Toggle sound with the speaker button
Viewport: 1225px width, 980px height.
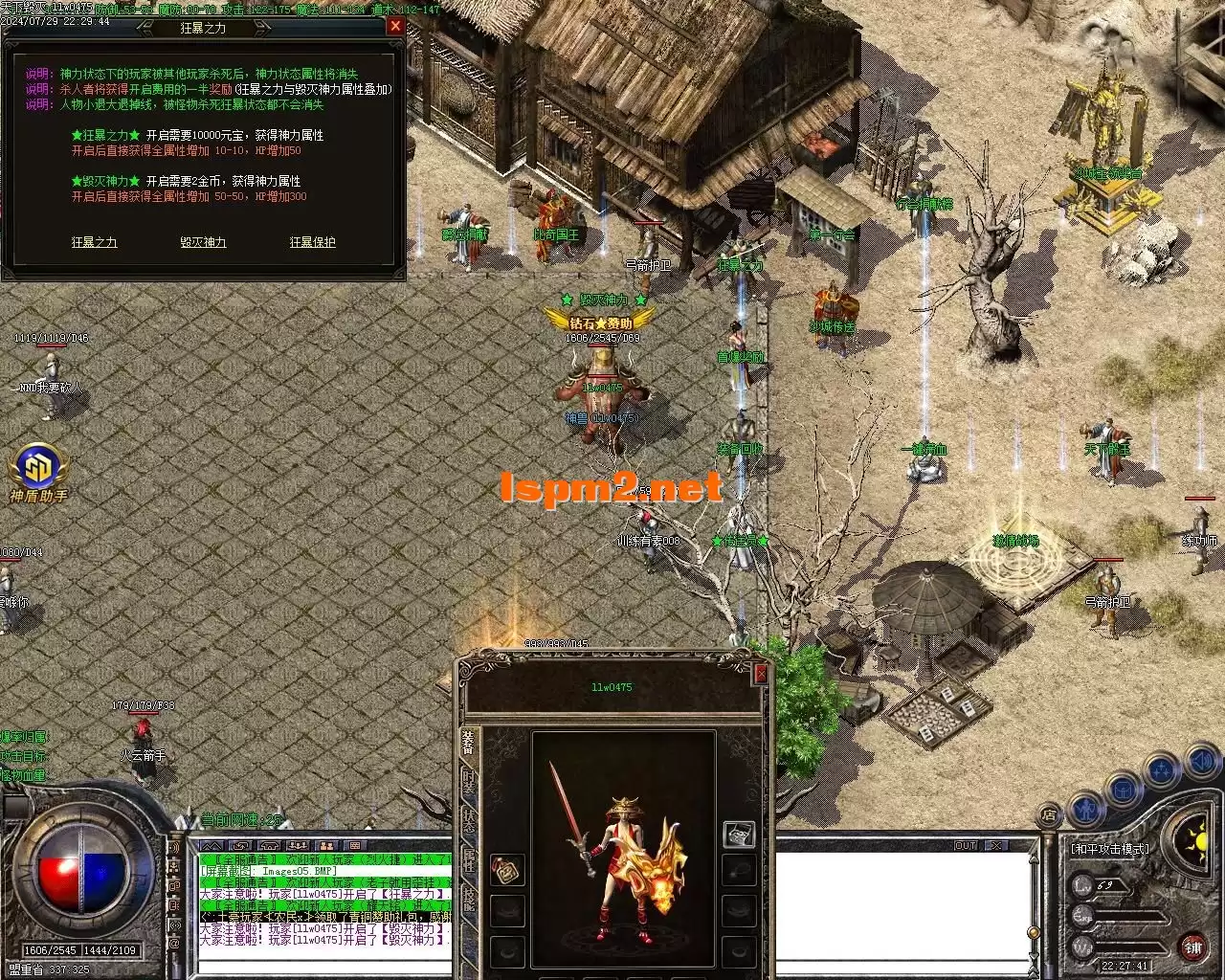click(x=1200, y=763)
